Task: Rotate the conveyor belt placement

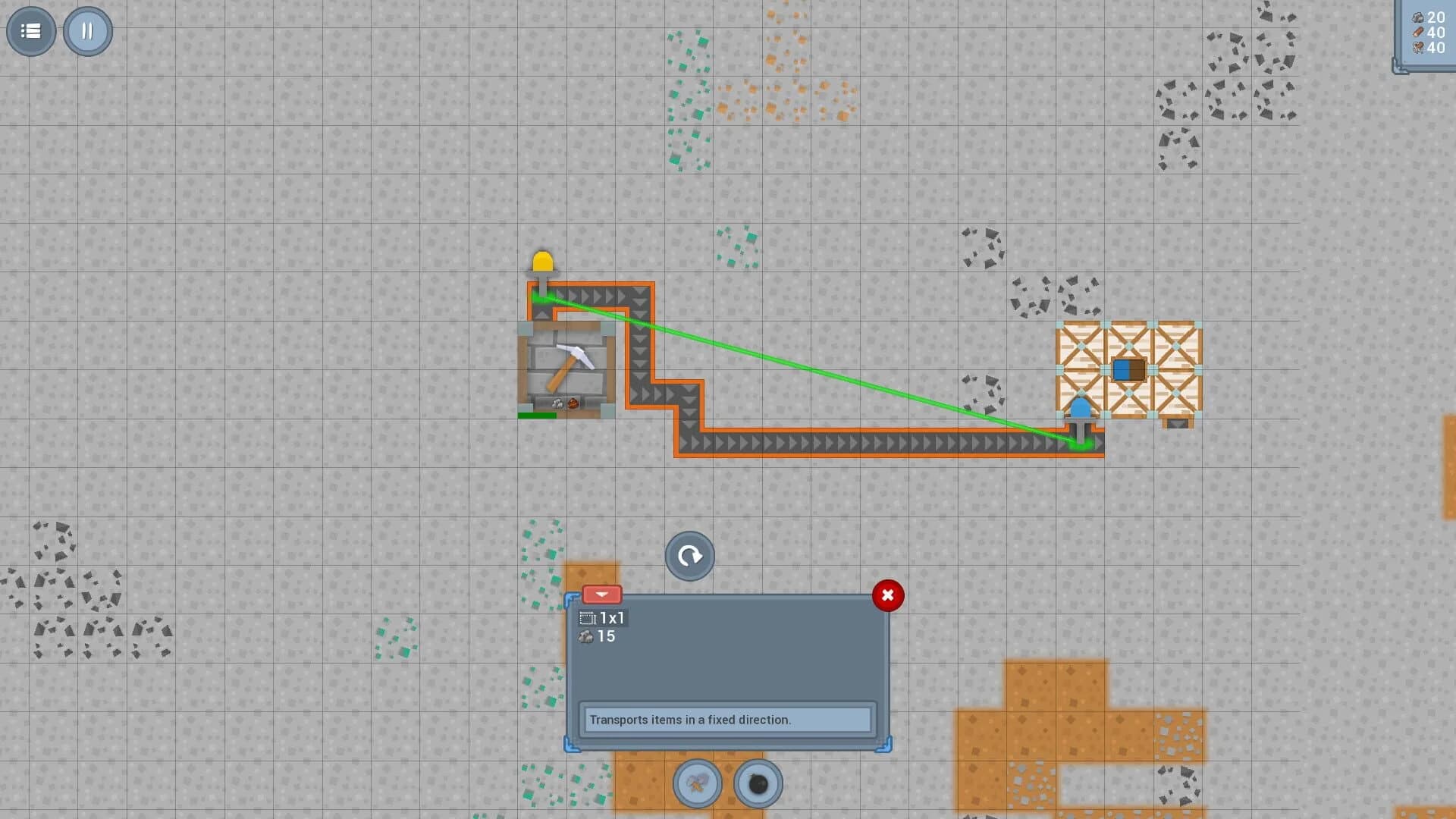Action: click(x=689, y=556)
